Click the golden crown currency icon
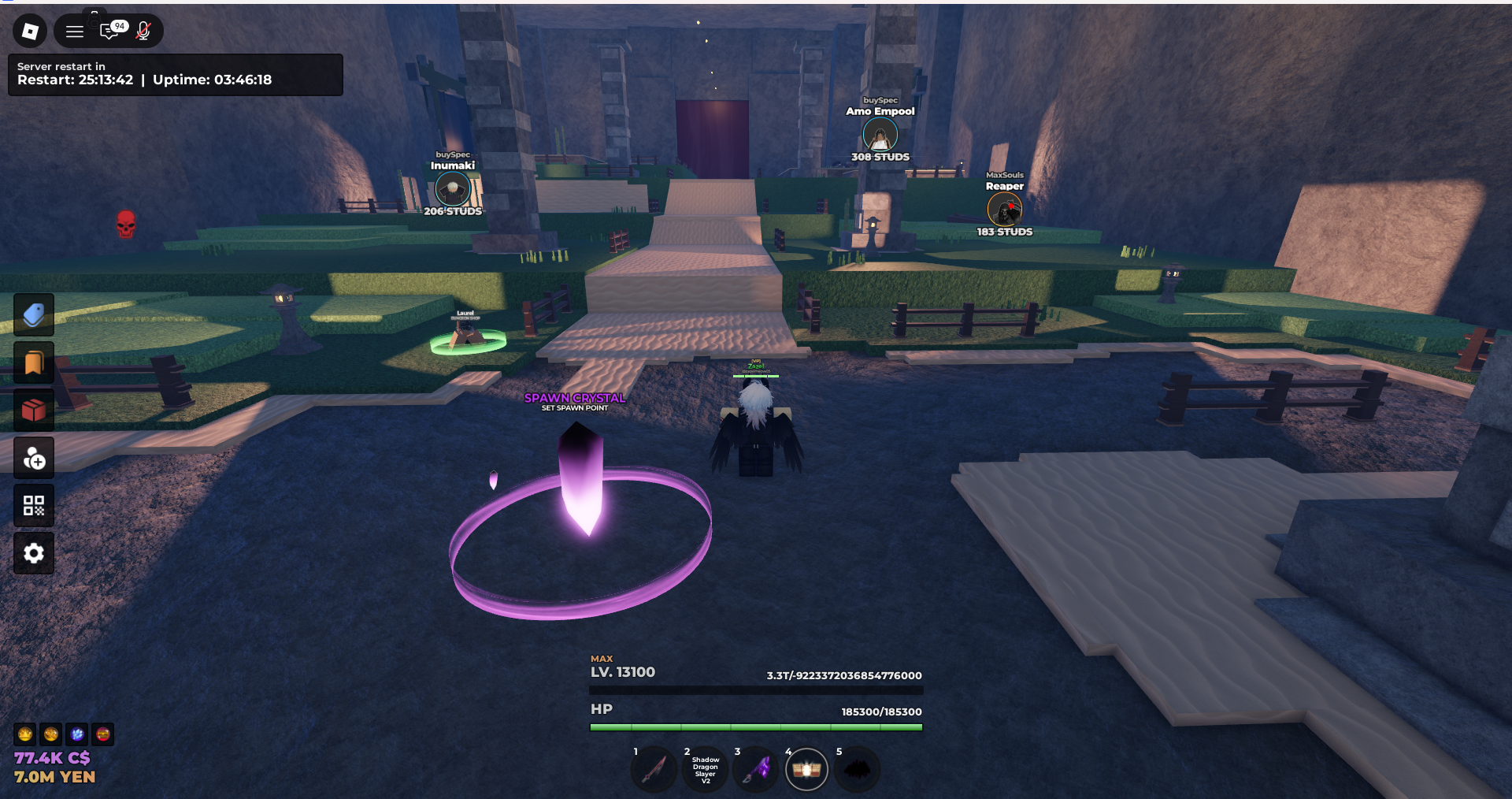 click(26, 734)
